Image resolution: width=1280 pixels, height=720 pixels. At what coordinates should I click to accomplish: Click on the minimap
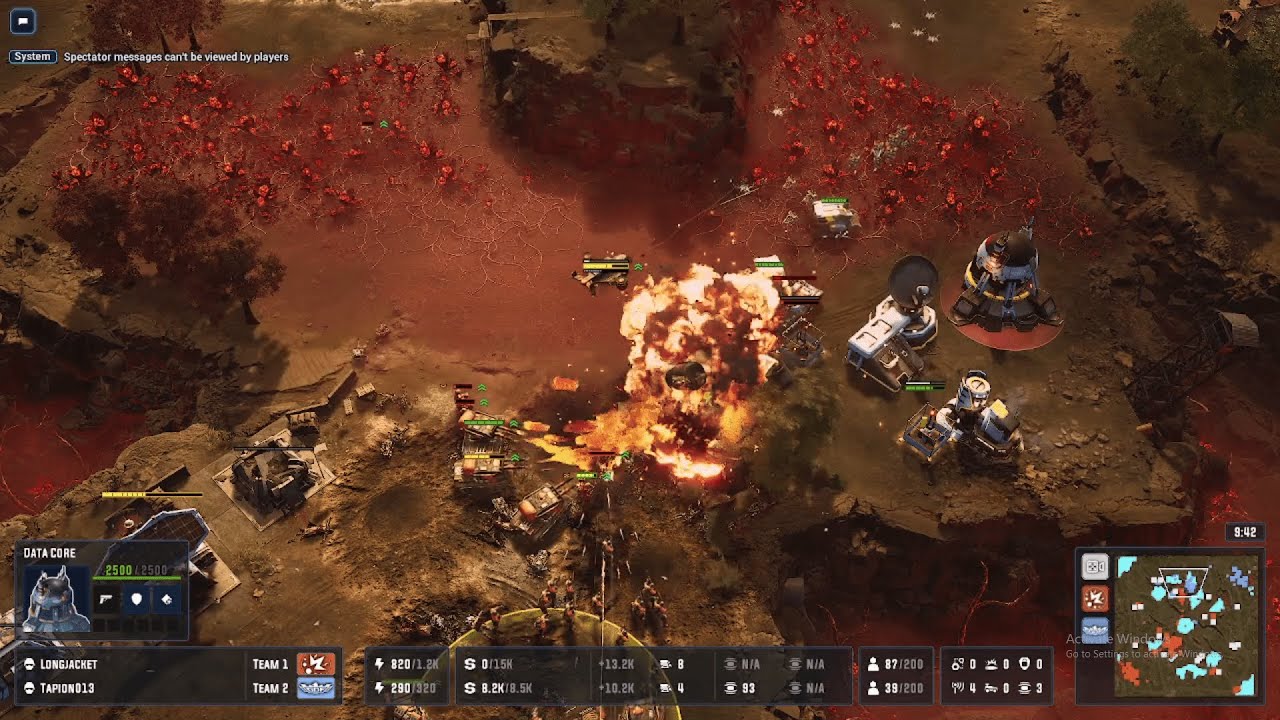click(1186, 625)
